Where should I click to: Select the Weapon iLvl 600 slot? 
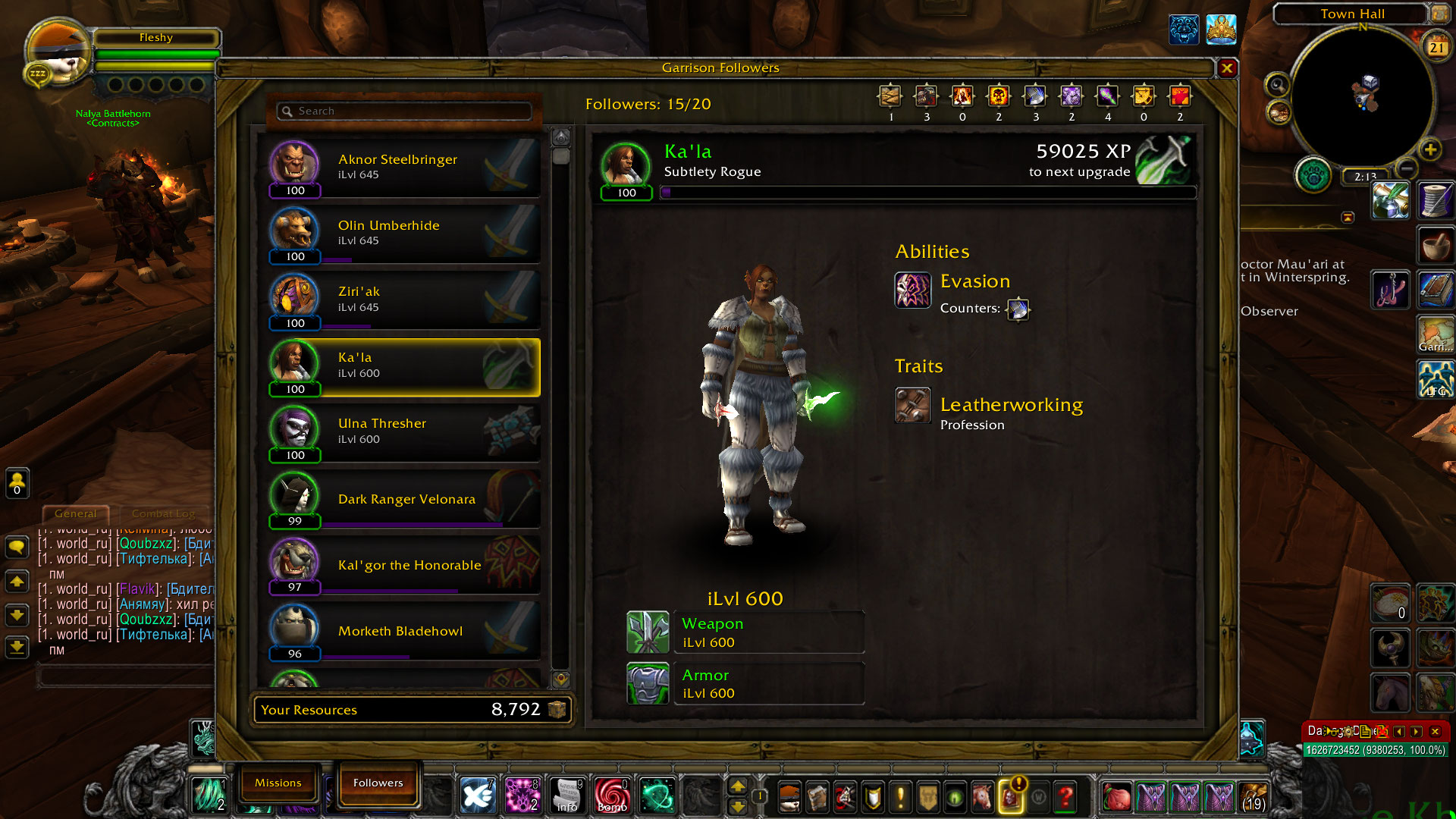745,632
